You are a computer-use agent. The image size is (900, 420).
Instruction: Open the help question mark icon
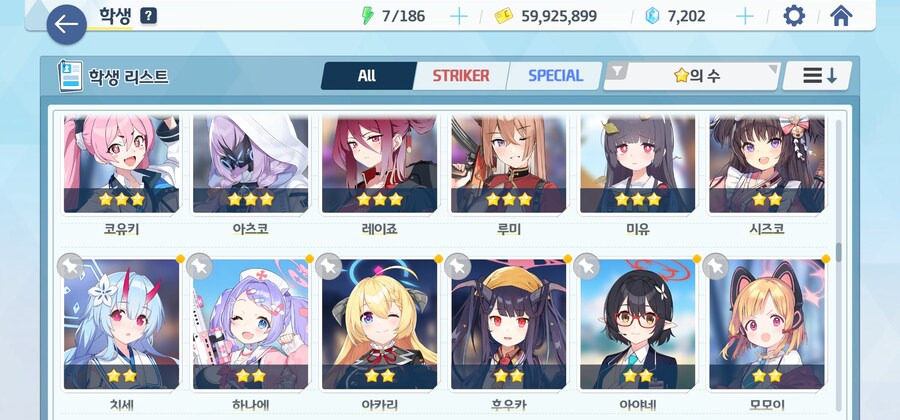click(148, 16)
